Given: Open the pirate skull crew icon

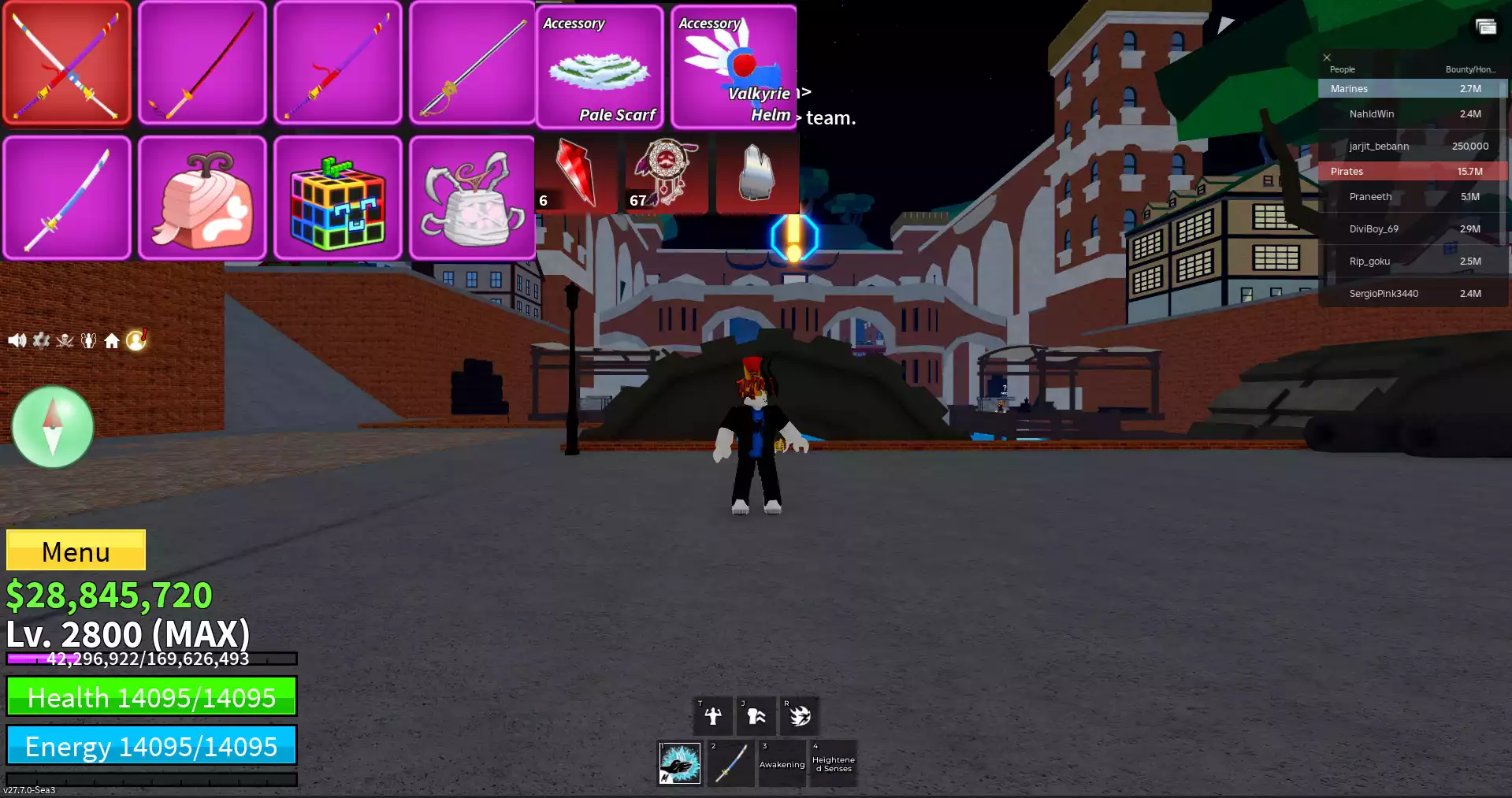Looking at the screenshot, I should 65,340.
